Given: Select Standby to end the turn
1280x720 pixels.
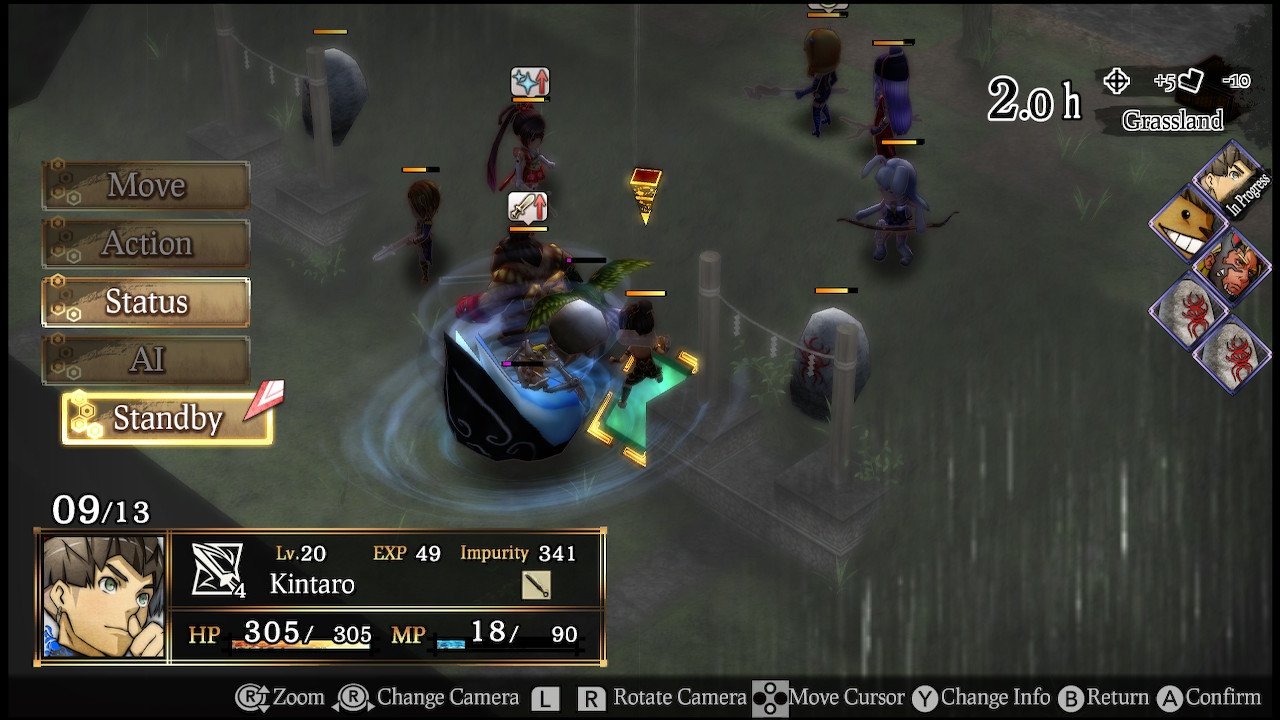Looking at the screenshot, I should click(167, 418).
